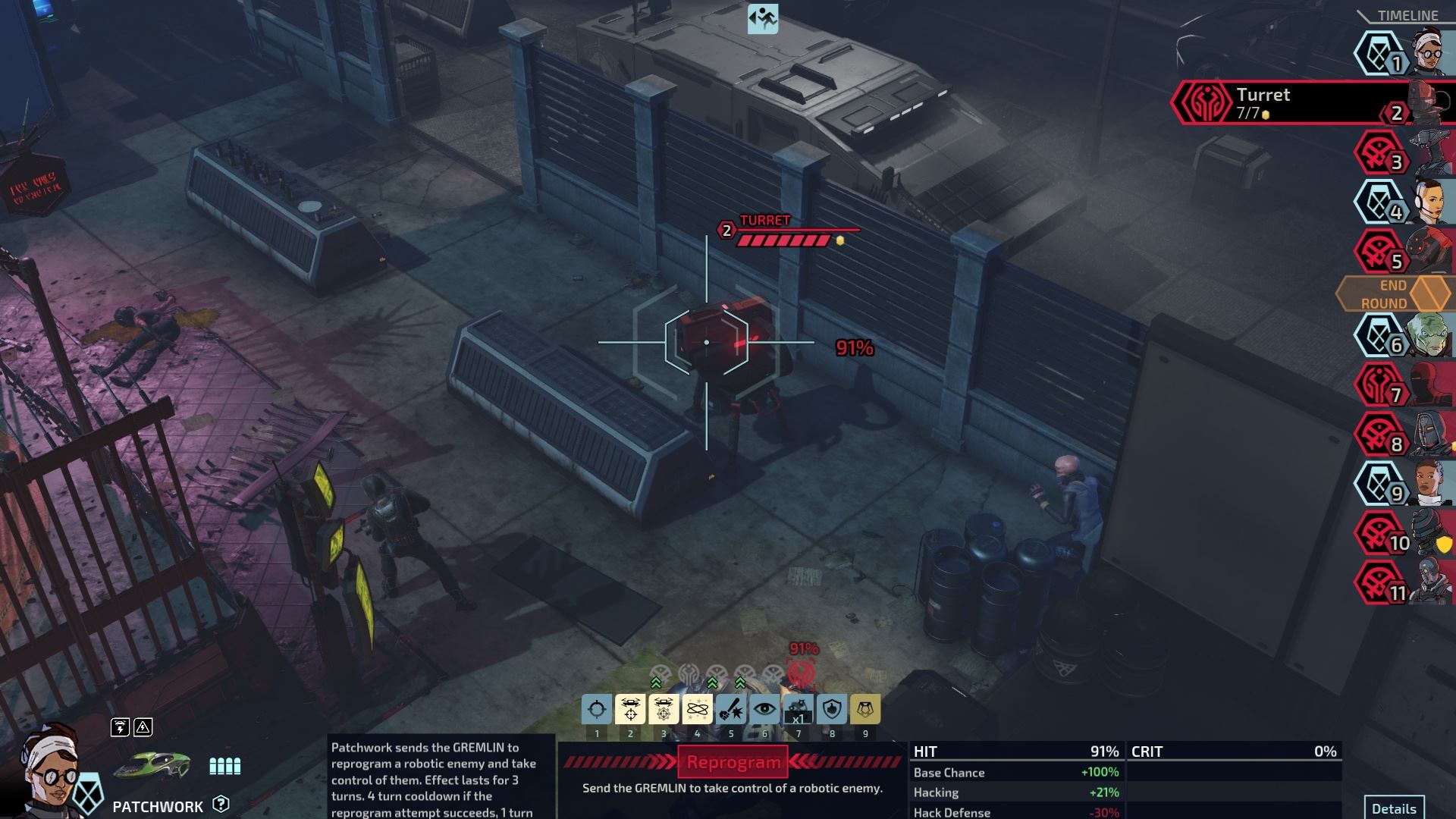Select the Subdue melee ability

point(731,709)
